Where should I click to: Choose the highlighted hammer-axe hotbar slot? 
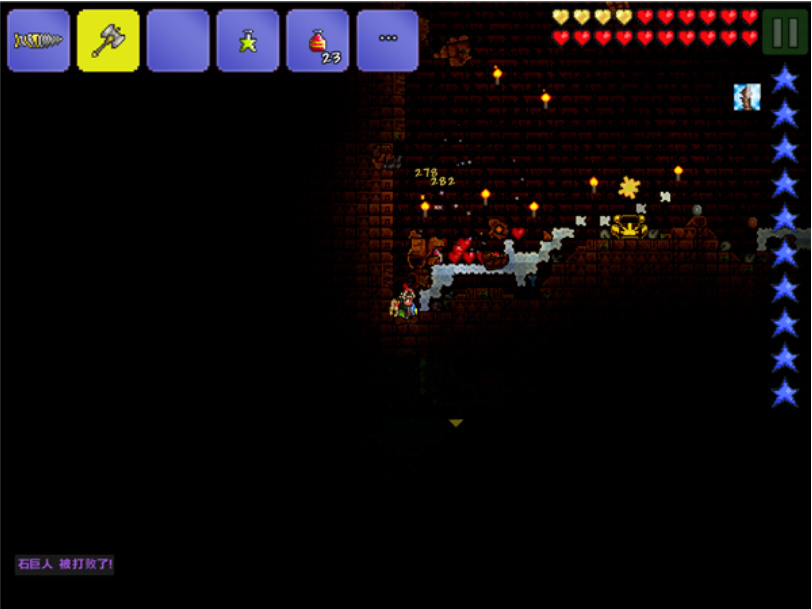[x=108, y=41]
